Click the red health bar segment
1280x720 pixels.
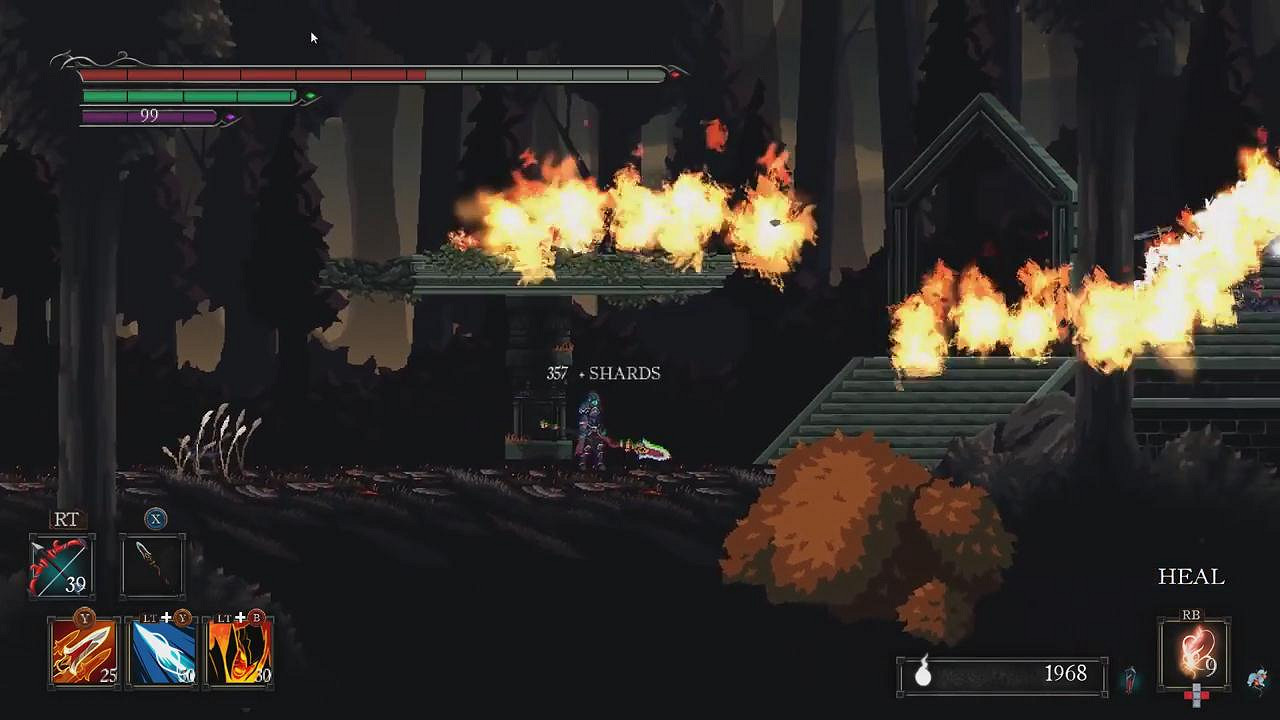pos(250,72)
